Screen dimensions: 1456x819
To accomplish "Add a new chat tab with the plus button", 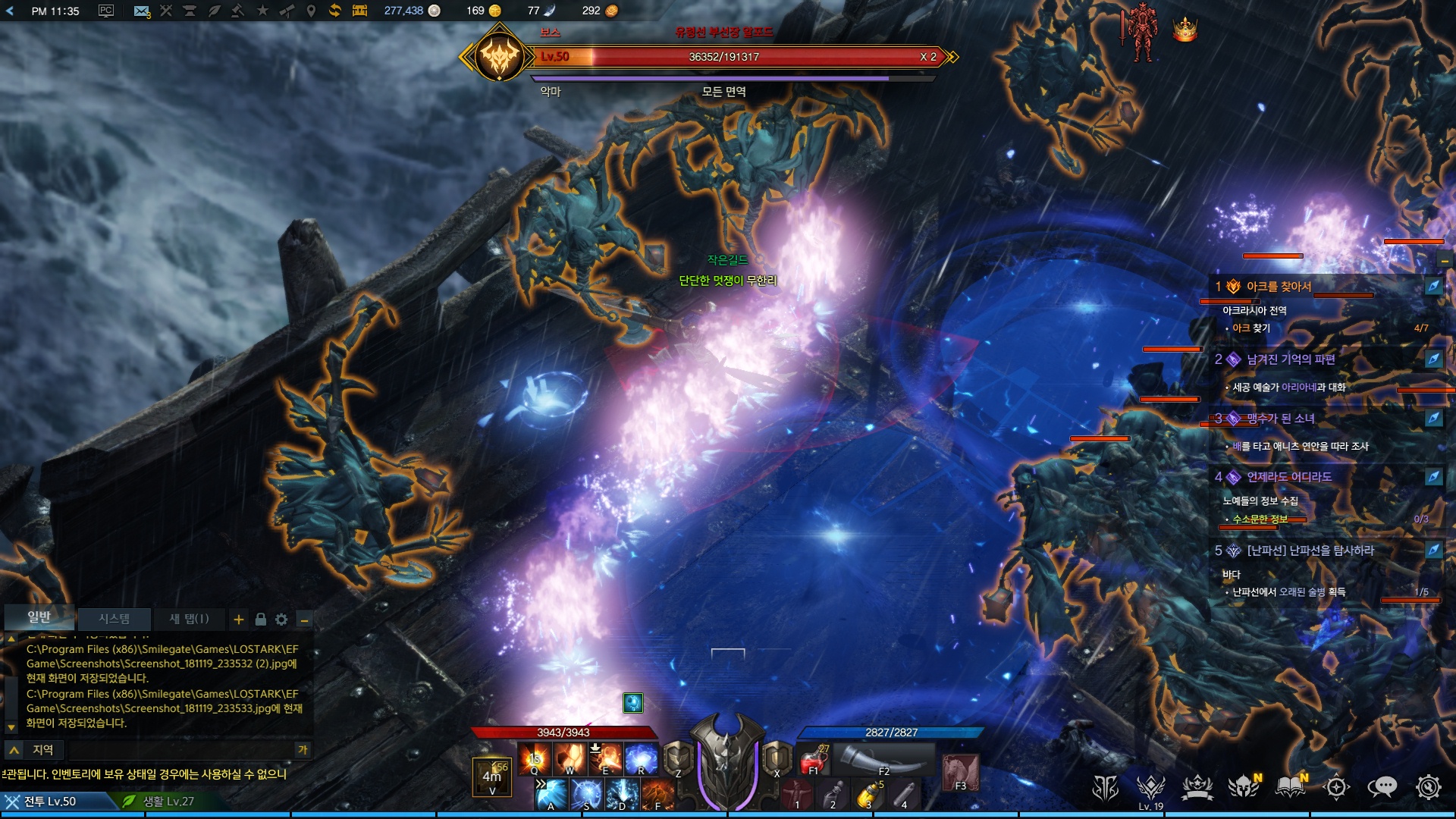I will (239, 620).
